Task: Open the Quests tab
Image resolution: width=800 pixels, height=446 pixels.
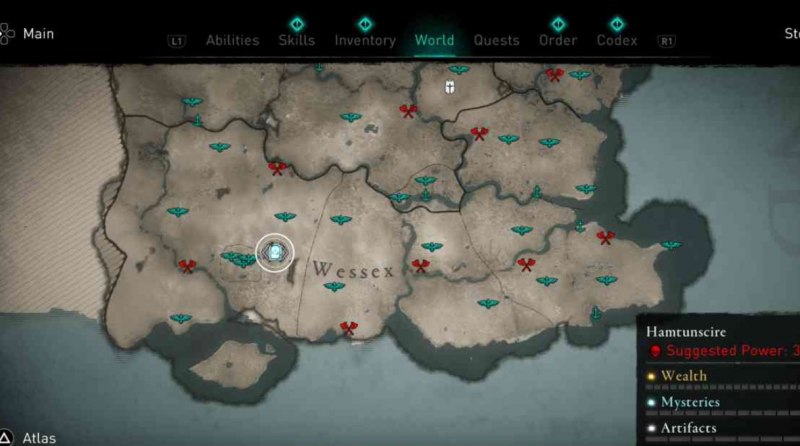Action: (x=497, y=40)
